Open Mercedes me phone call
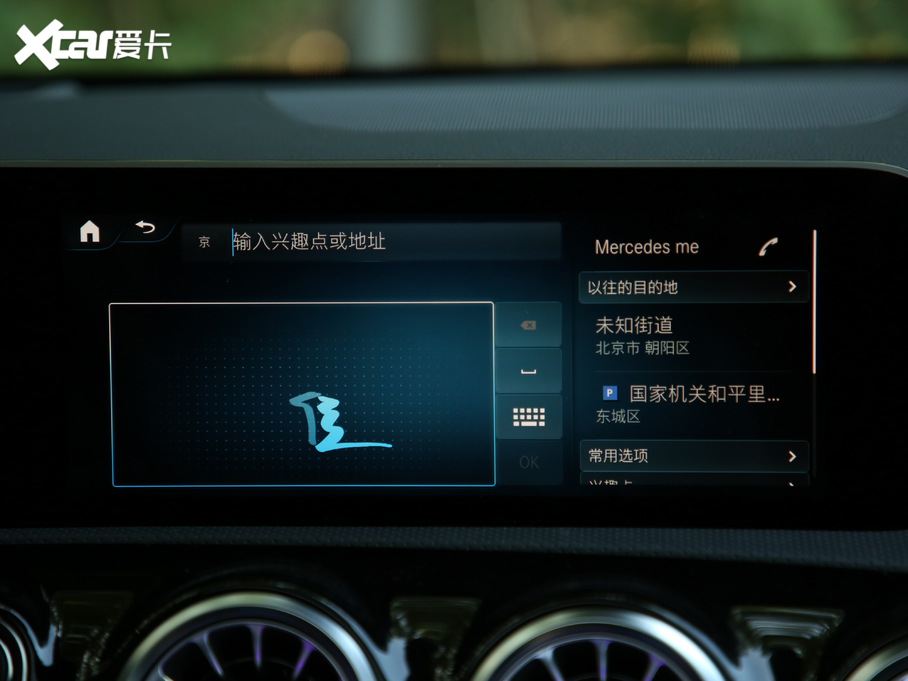Viewport: 908px width, 681px height. (768, 247)
